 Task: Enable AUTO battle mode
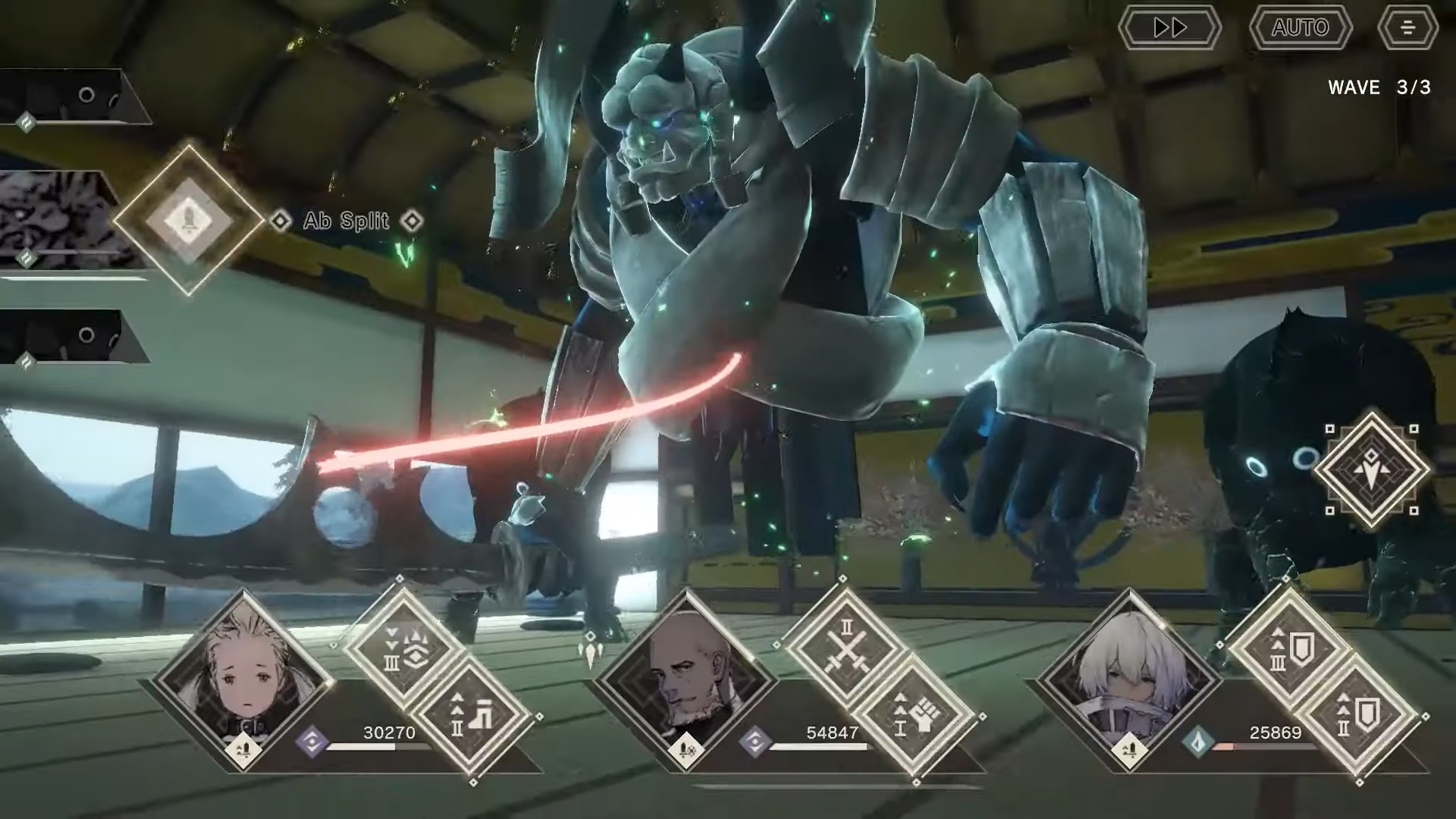tap(1300, 28)
